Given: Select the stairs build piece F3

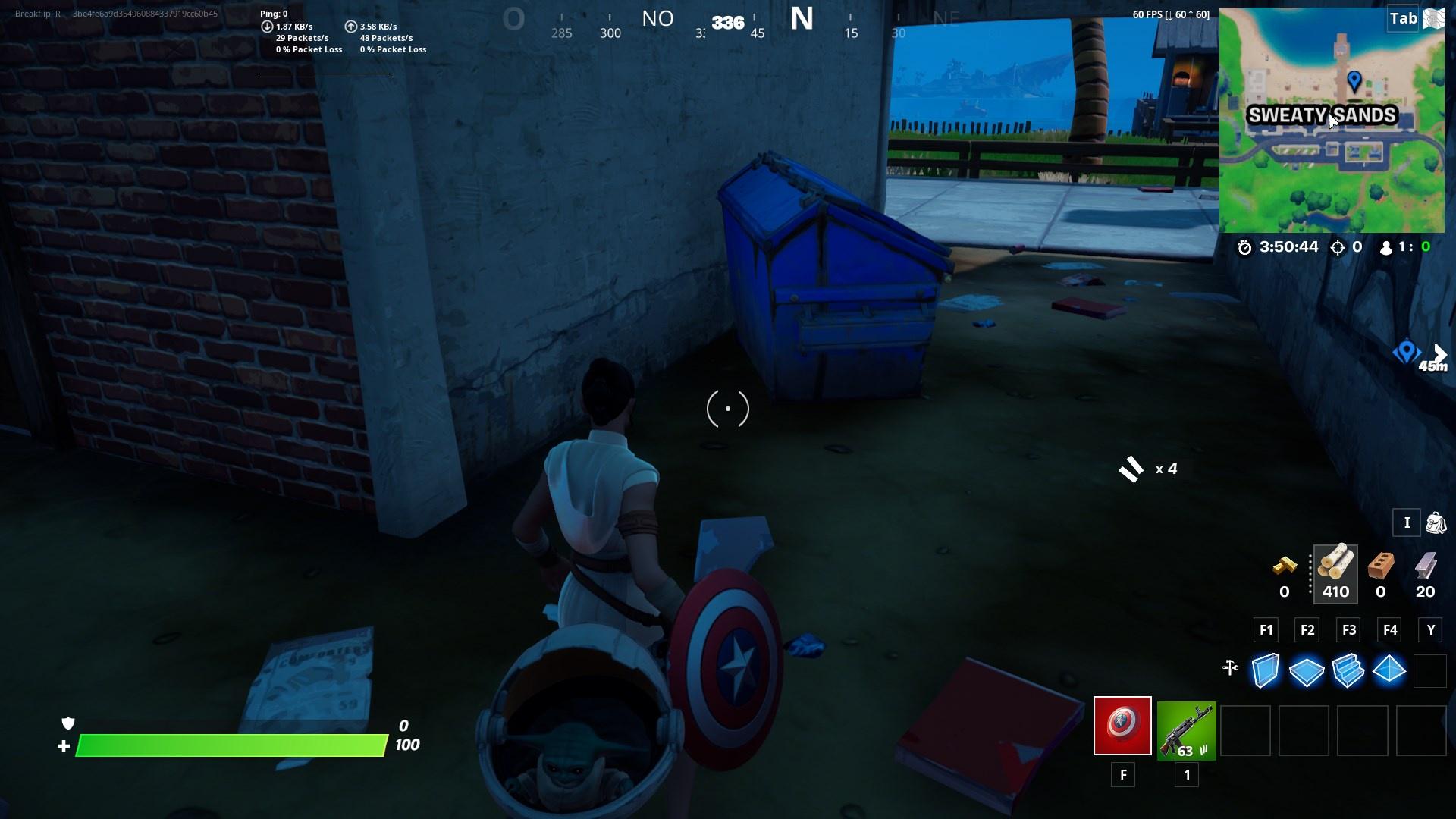Looking at the screenshot, I should pos(1348,670).
